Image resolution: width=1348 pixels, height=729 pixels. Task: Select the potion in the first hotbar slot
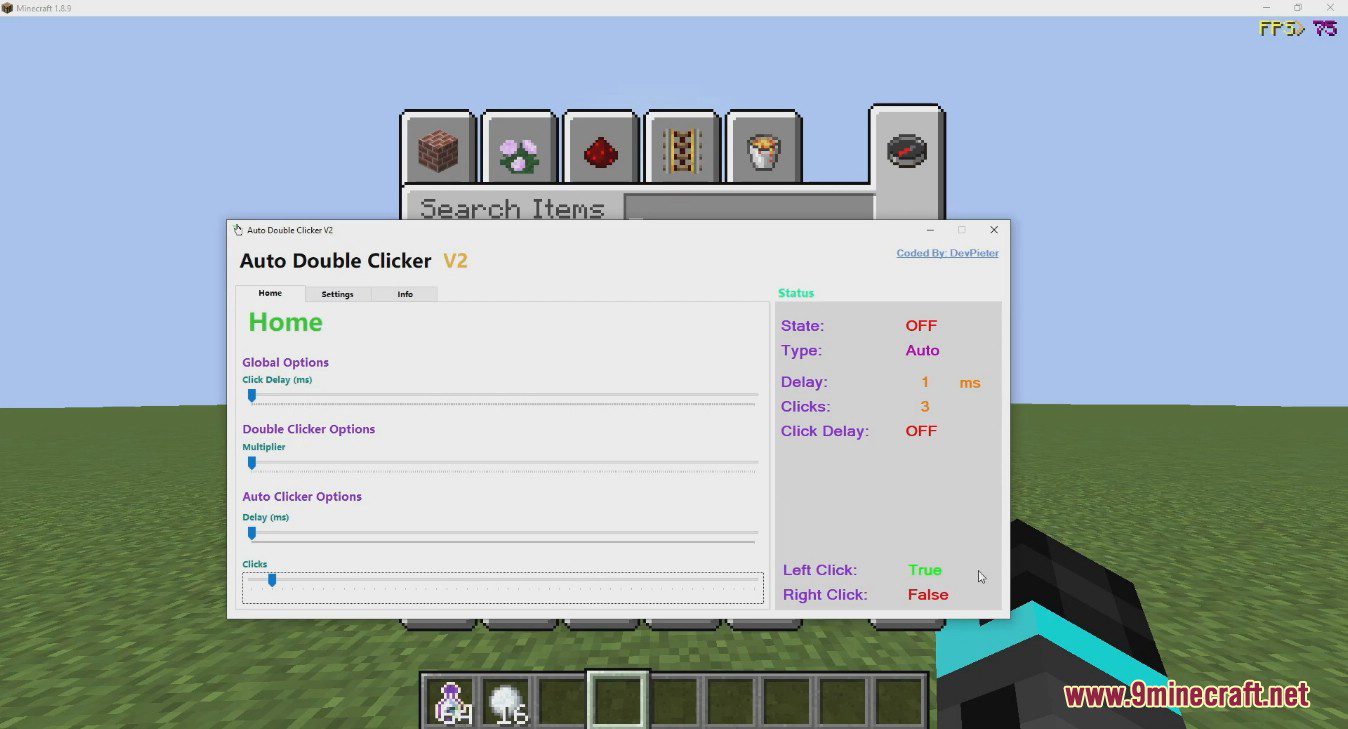450,700
